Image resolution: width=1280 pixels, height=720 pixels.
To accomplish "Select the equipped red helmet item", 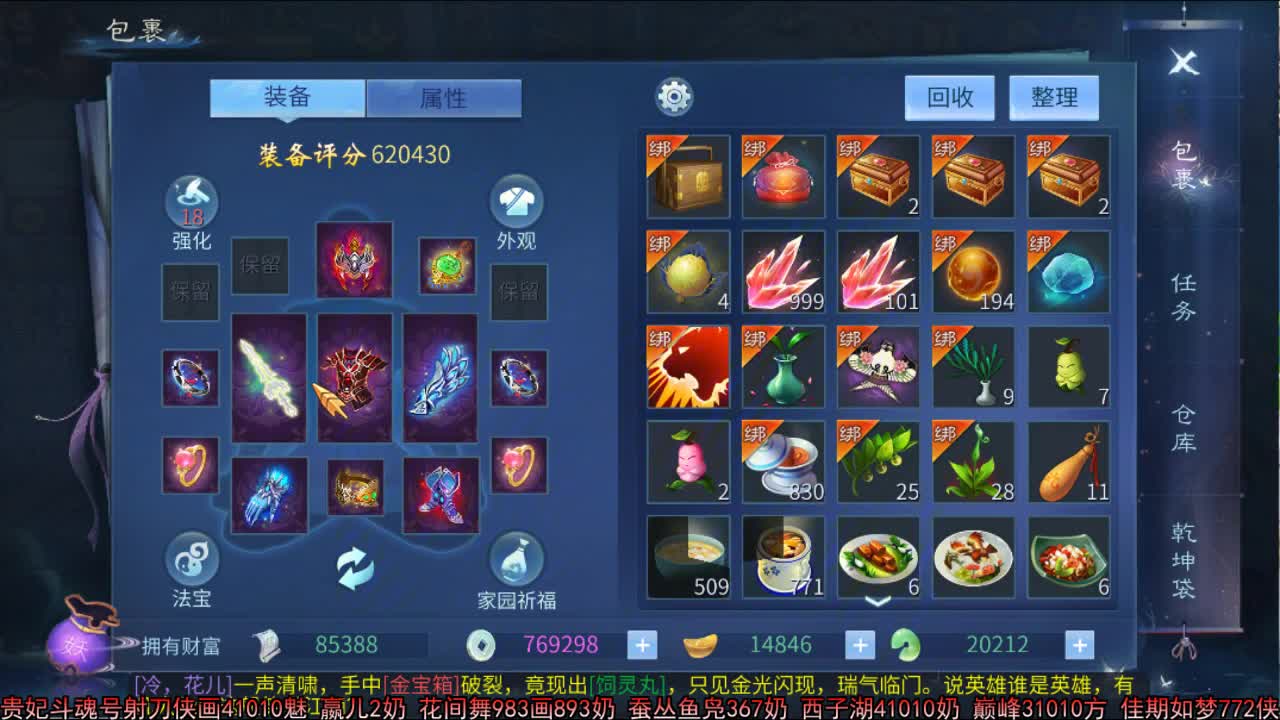I will point(355,262).
